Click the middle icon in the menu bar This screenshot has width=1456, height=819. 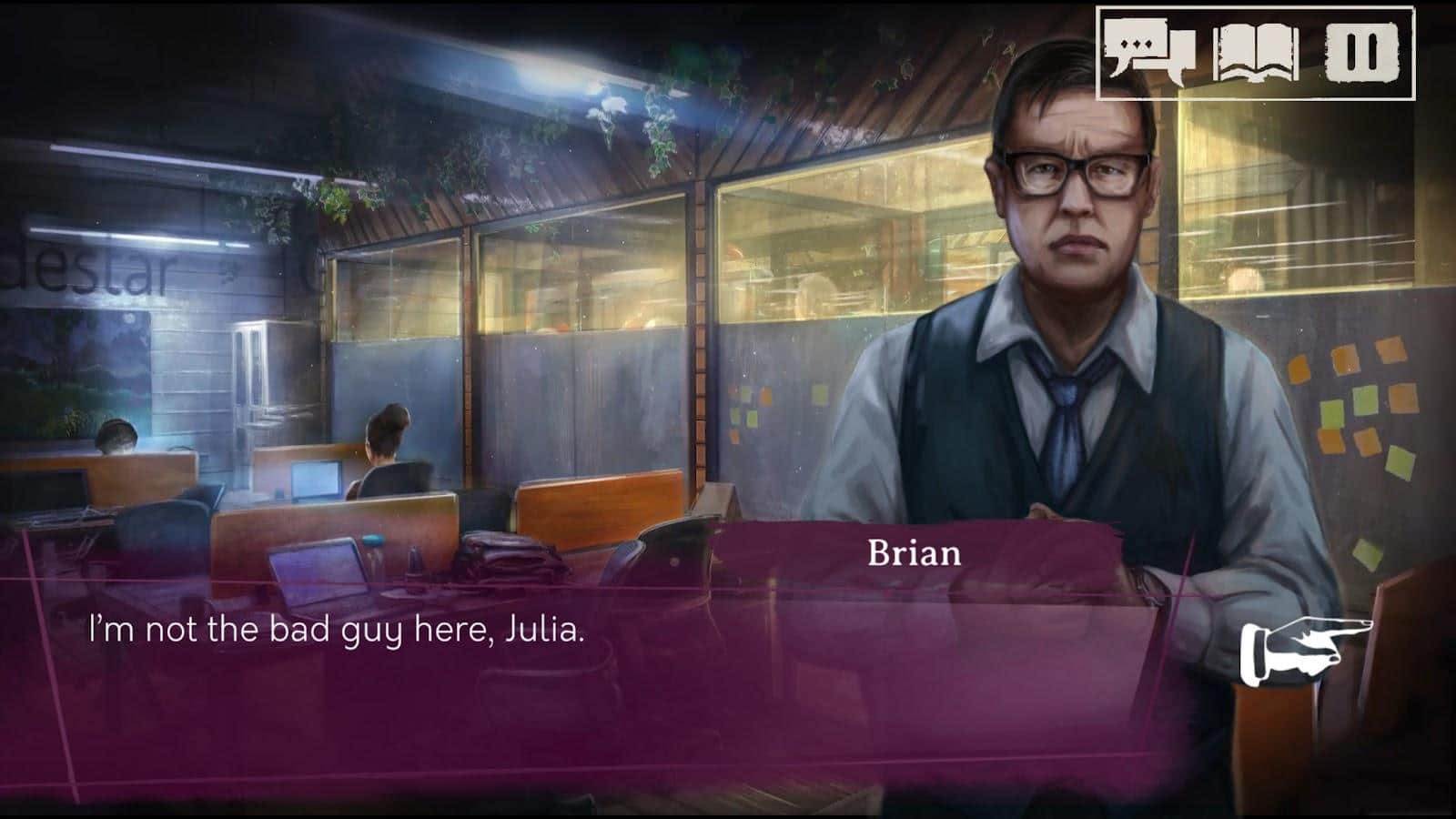point(1255,52)
